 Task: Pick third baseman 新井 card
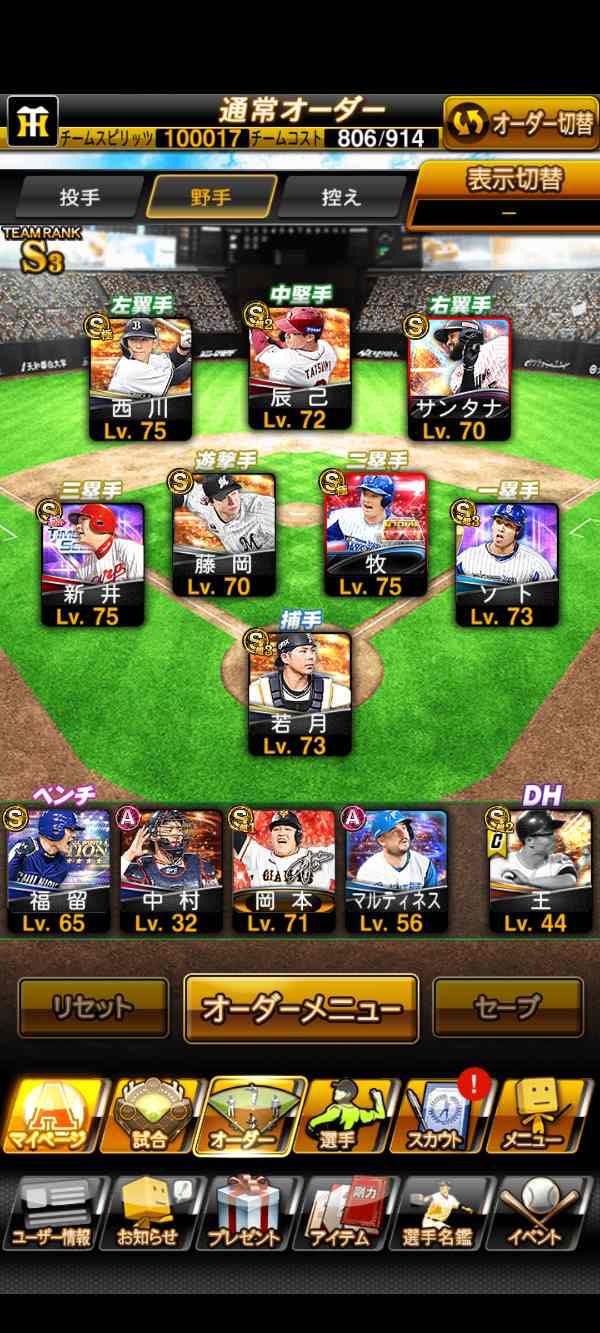[94, 565]
